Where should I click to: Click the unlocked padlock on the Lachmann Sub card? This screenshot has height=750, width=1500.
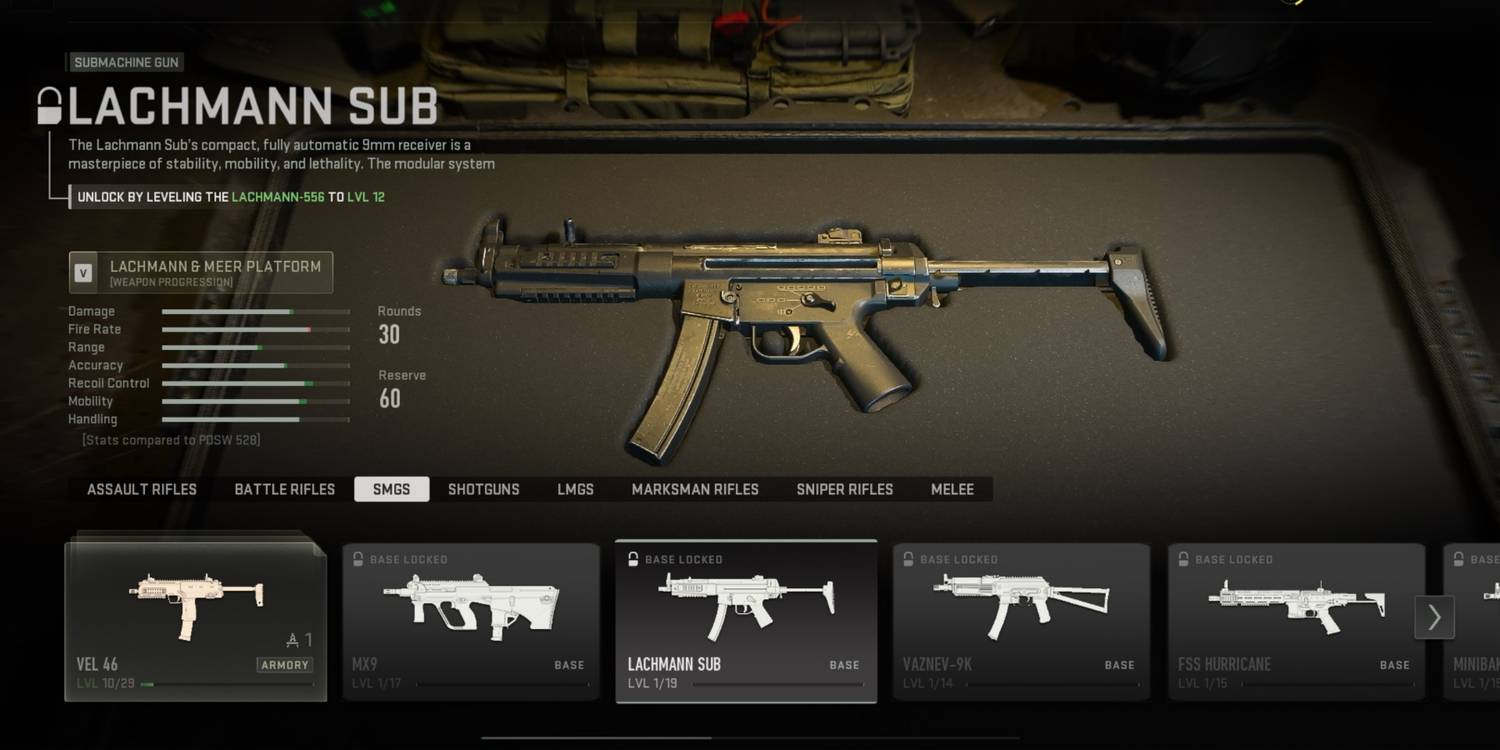tap(634, 560)
